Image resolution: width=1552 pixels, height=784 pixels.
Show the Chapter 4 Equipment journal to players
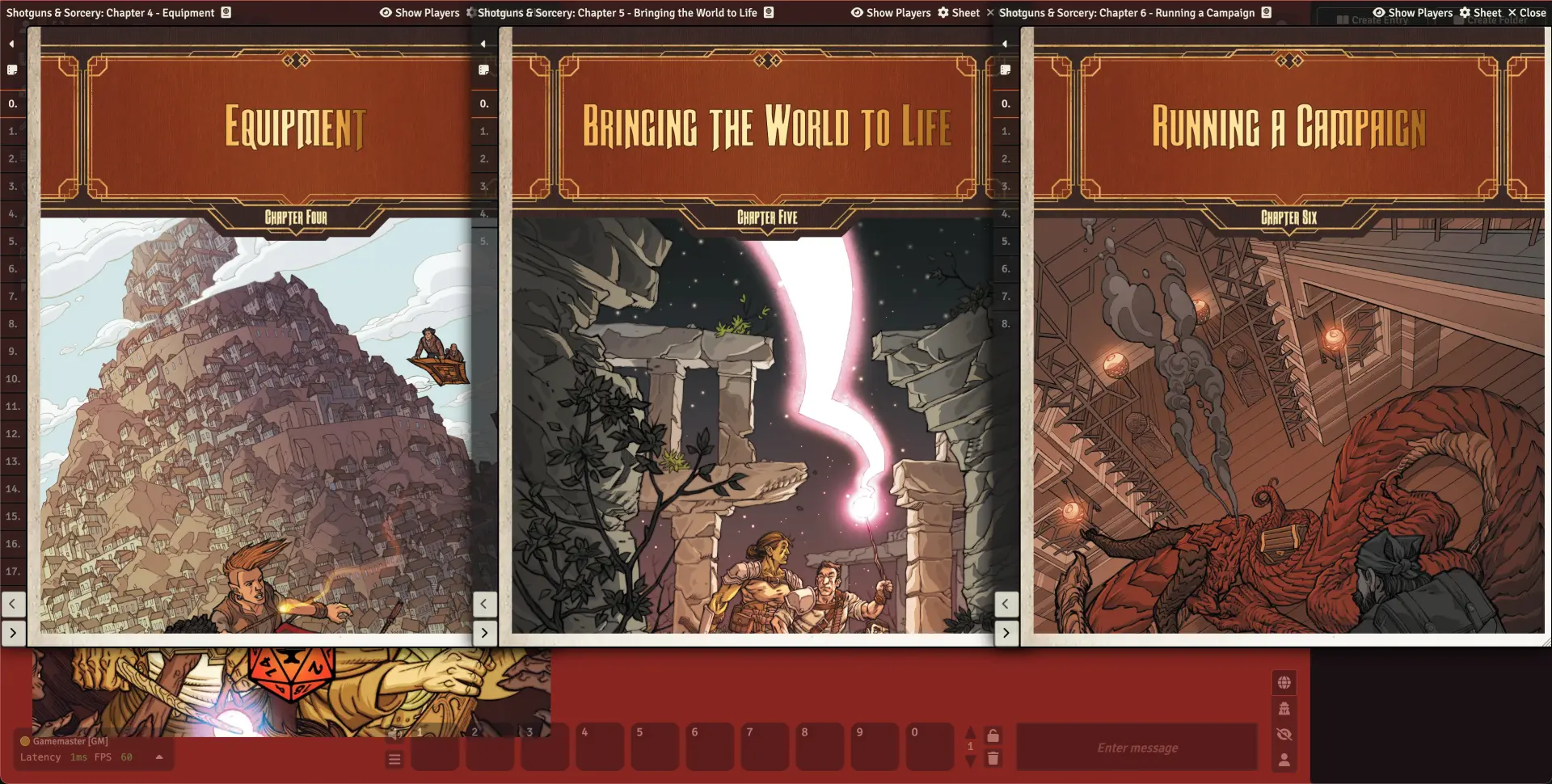click(x=419, y=13)
